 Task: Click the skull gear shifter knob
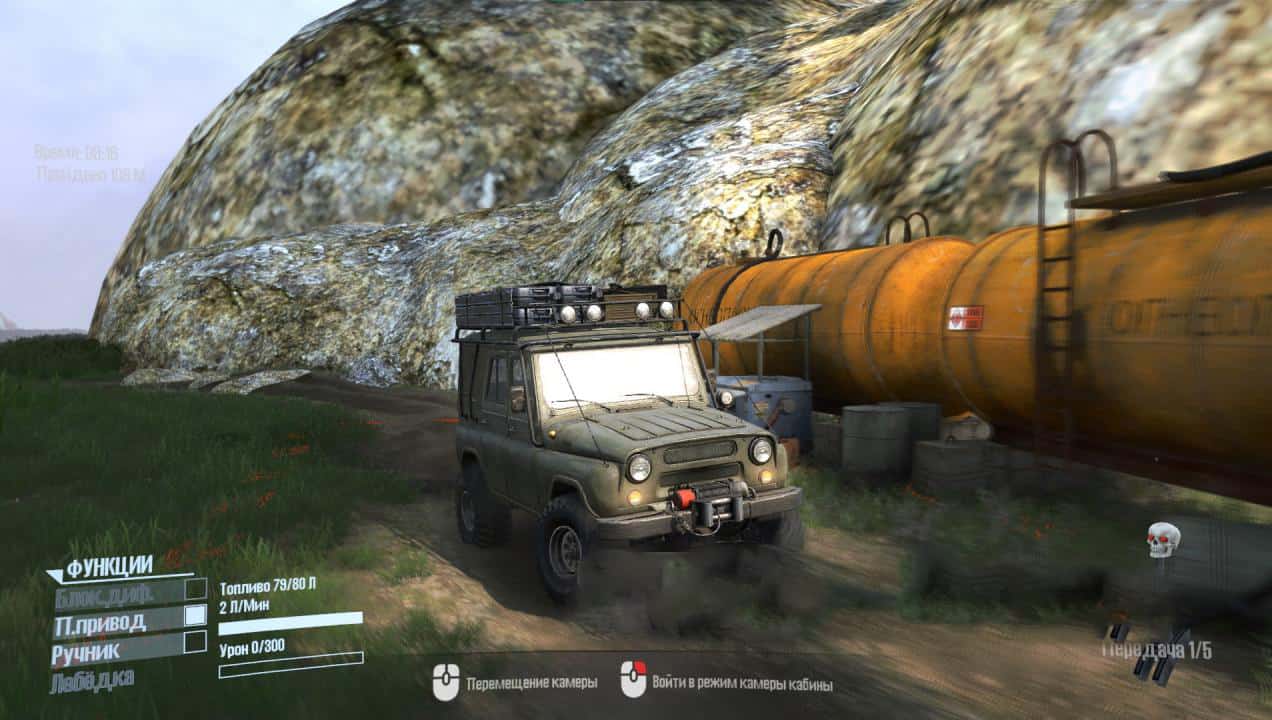[x=1163, y=540]
